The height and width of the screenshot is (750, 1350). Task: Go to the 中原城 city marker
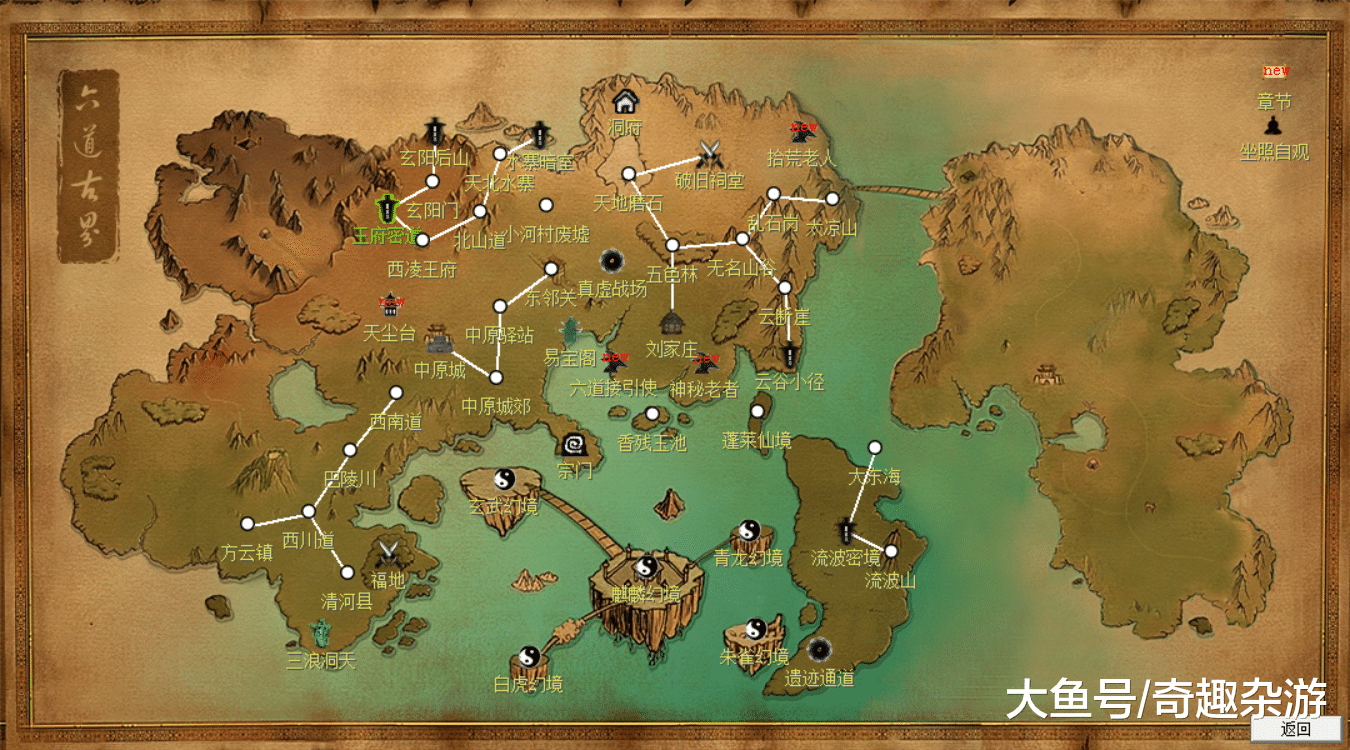coord(441,340)
